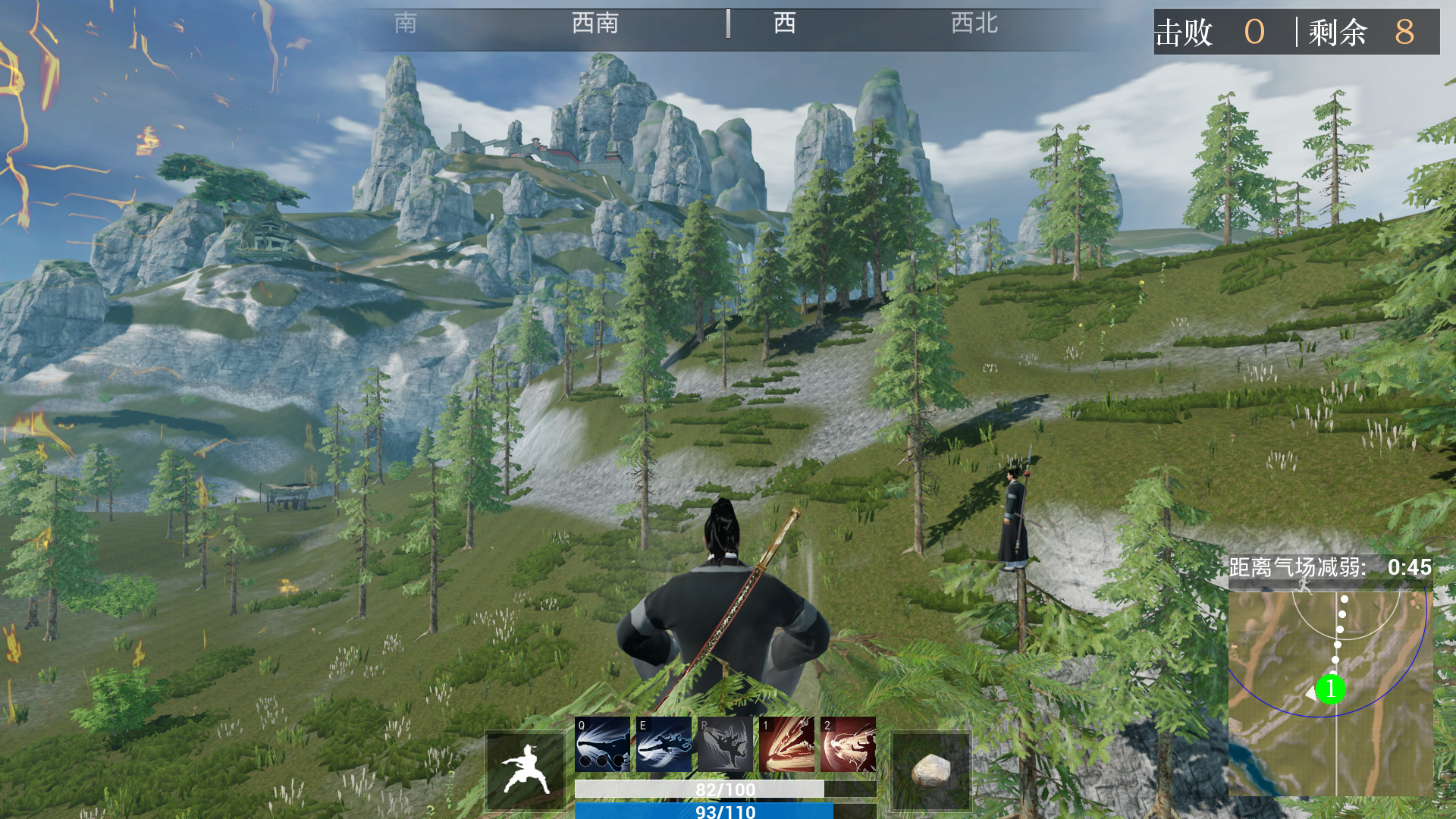Select the martial stance character portrait
1456x819 pixels.
525,768
